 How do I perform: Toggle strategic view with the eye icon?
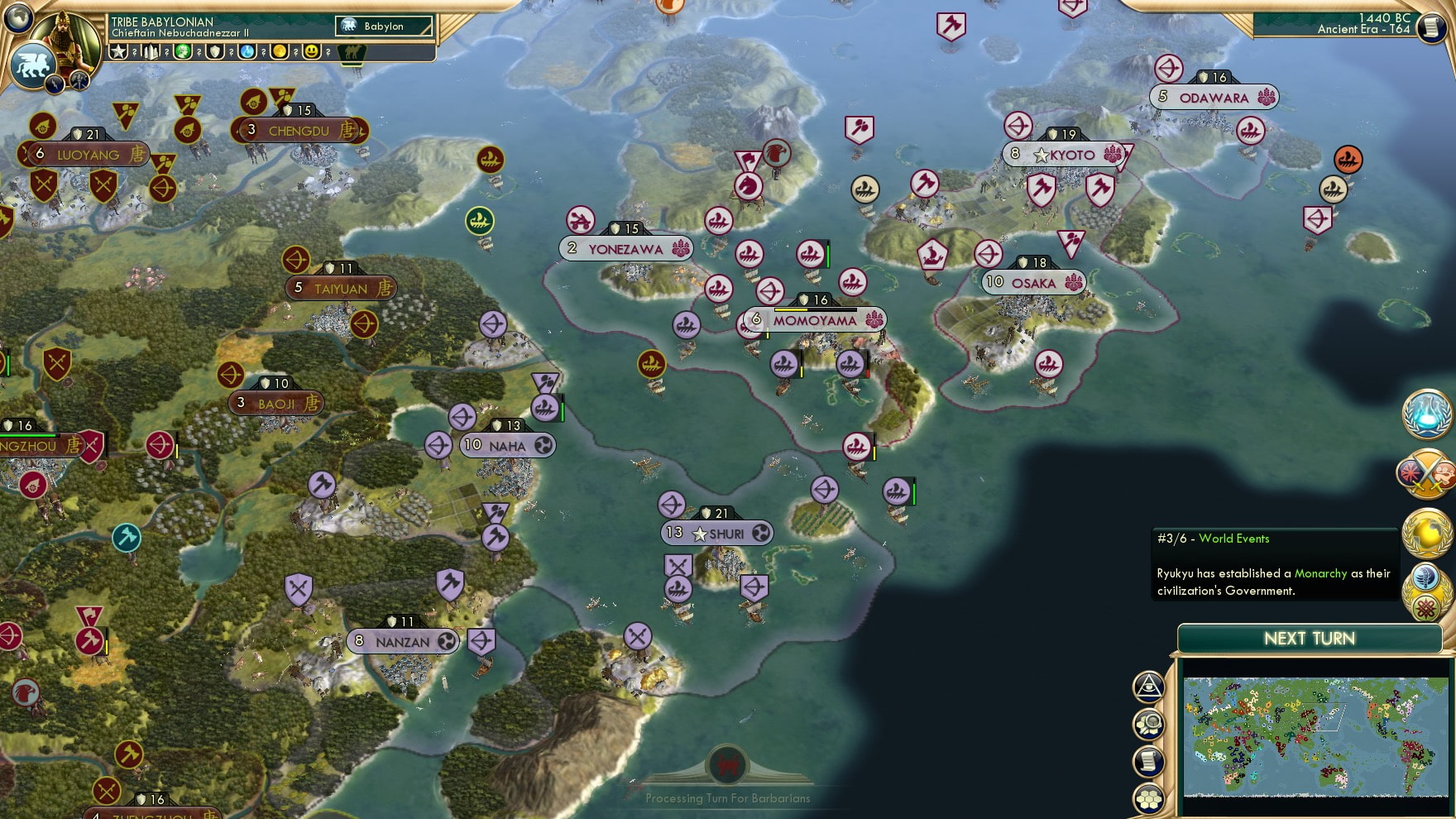(x=1148, y=685)
